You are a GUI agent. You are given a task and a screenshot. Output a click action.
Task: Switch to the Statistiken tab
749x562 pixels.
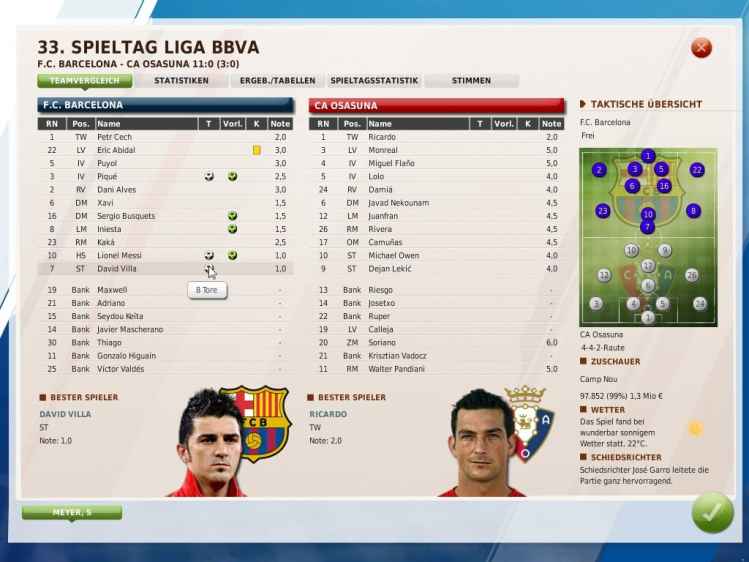click(x=181, y=80)
